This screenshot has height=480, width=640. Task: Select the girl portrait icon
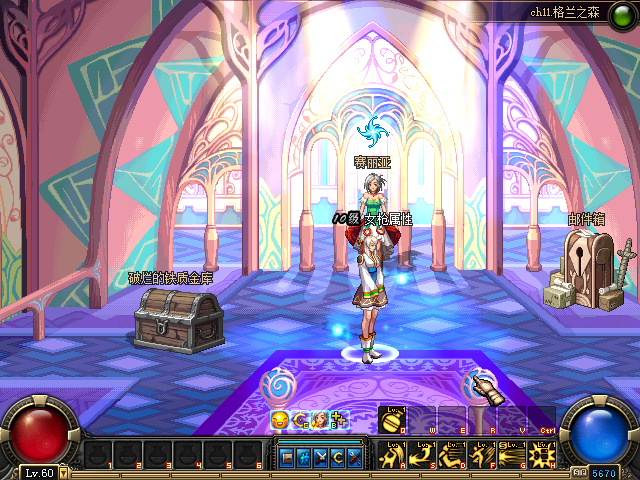tap(320, 421)
